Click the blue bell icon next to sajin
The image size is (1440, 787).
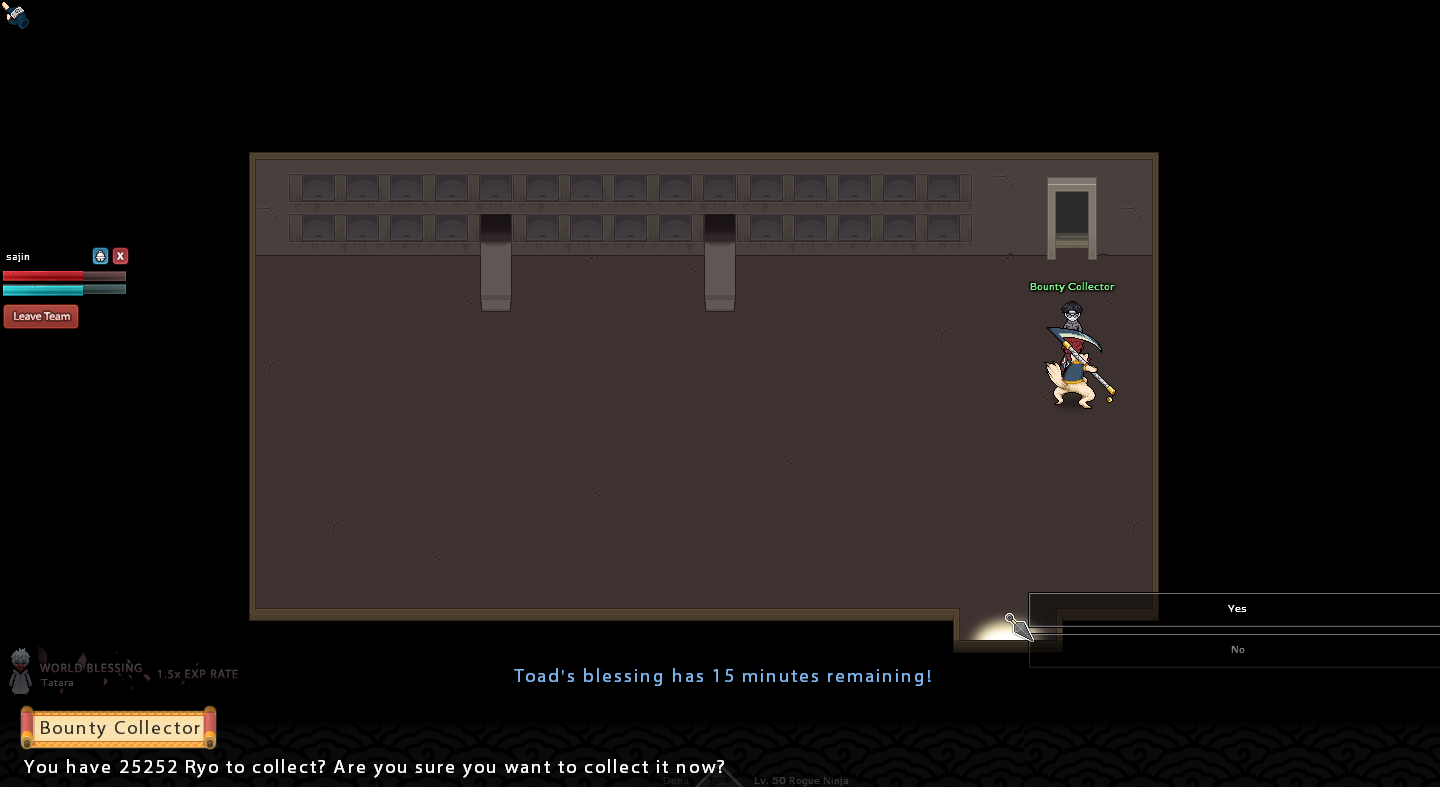click(100, 257)
